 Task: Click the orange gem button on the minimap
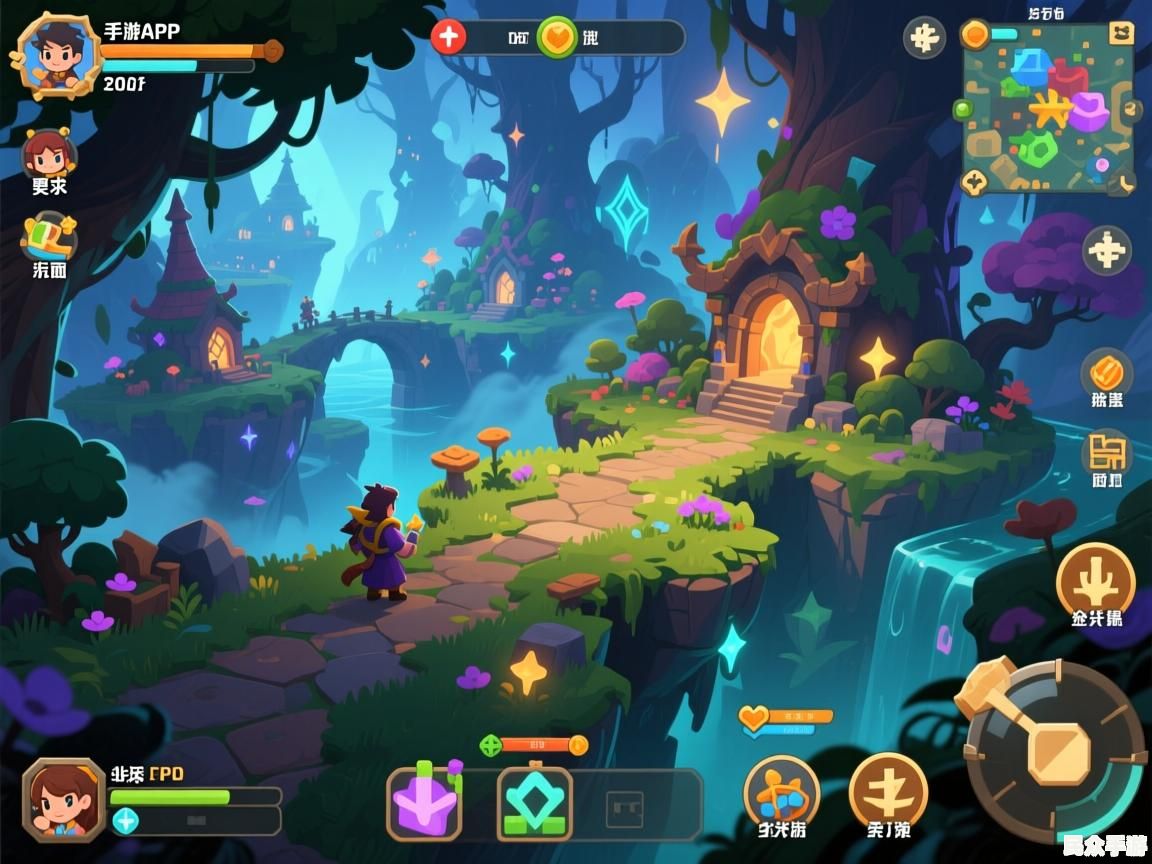(x=974, y=35)
